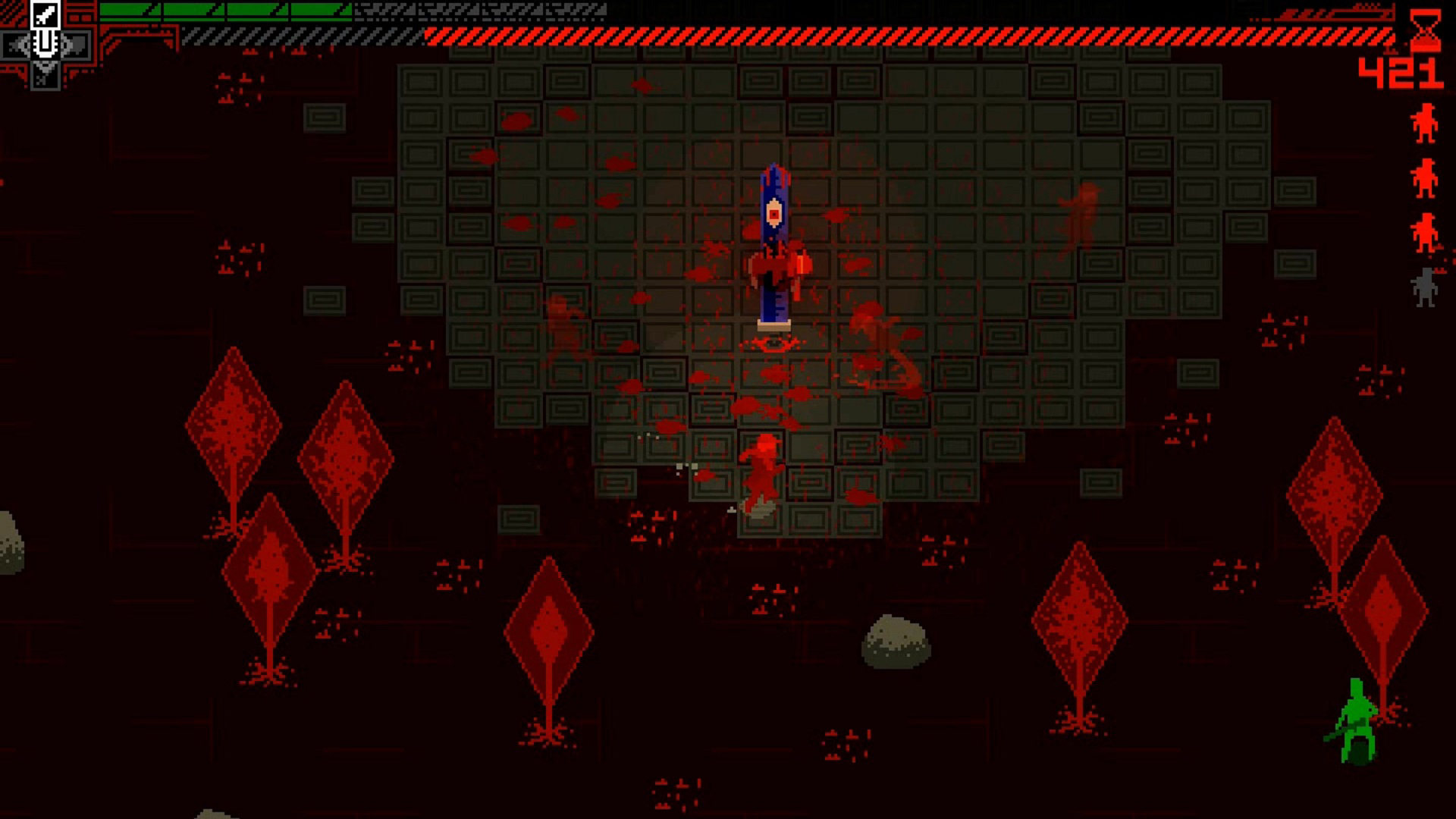Toggle the downward arrow below the item slot
This screenshot has height=819, width=1456.
[47, 70]
